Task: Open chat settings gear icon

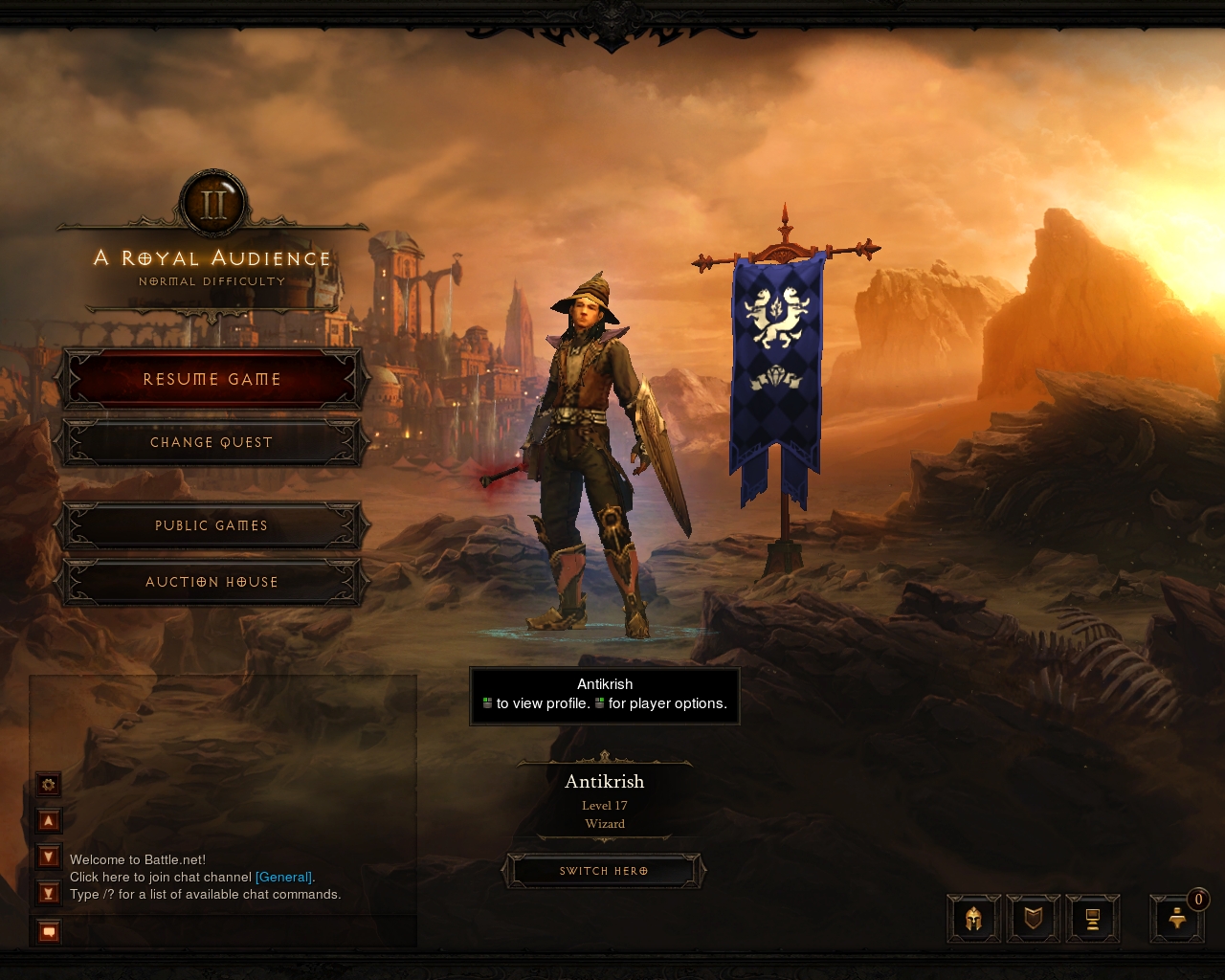Action: [x=49, y=785]
